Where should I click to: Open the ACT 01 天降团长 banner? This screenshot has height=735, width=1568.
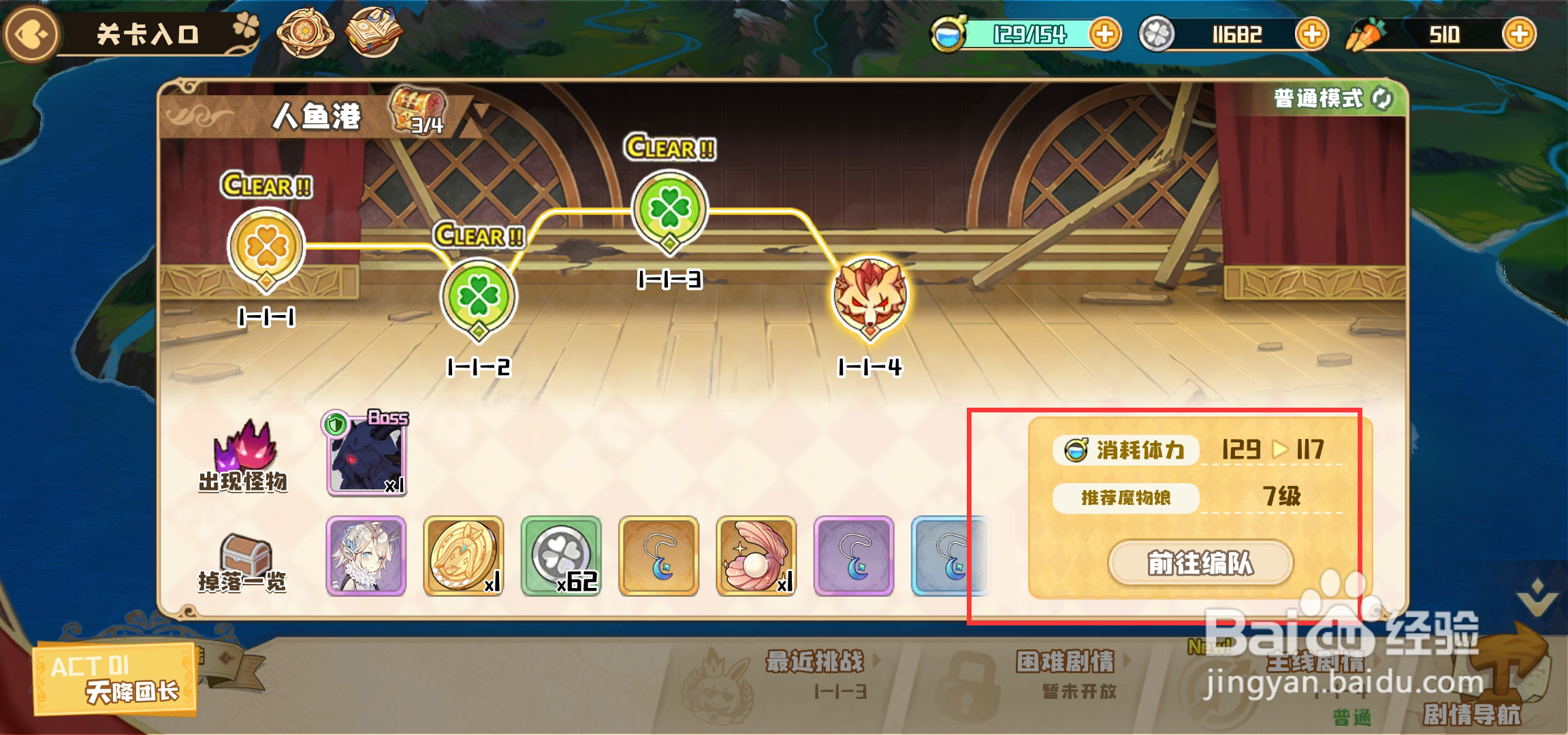coord(112,679)
